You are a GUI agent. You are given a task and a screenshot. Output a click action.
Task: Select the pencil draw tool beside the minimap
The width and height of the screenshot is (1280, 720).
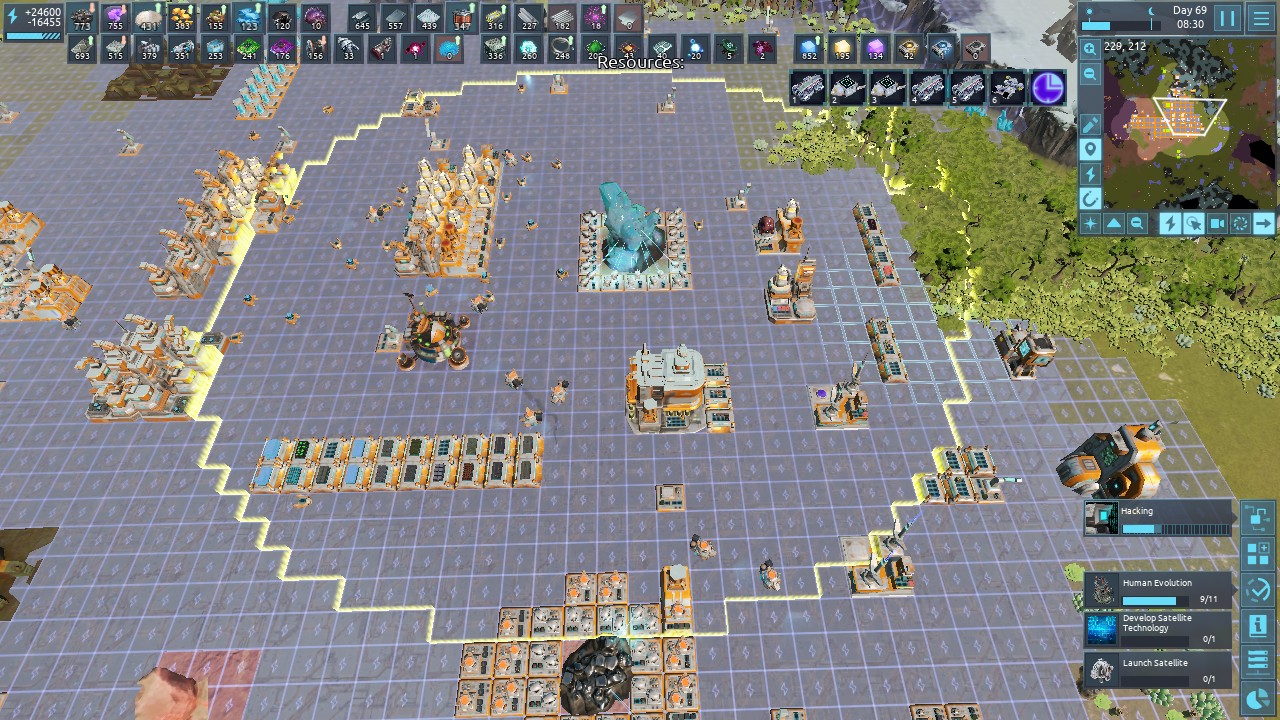pyautogui.click(x=1090, y=125)
